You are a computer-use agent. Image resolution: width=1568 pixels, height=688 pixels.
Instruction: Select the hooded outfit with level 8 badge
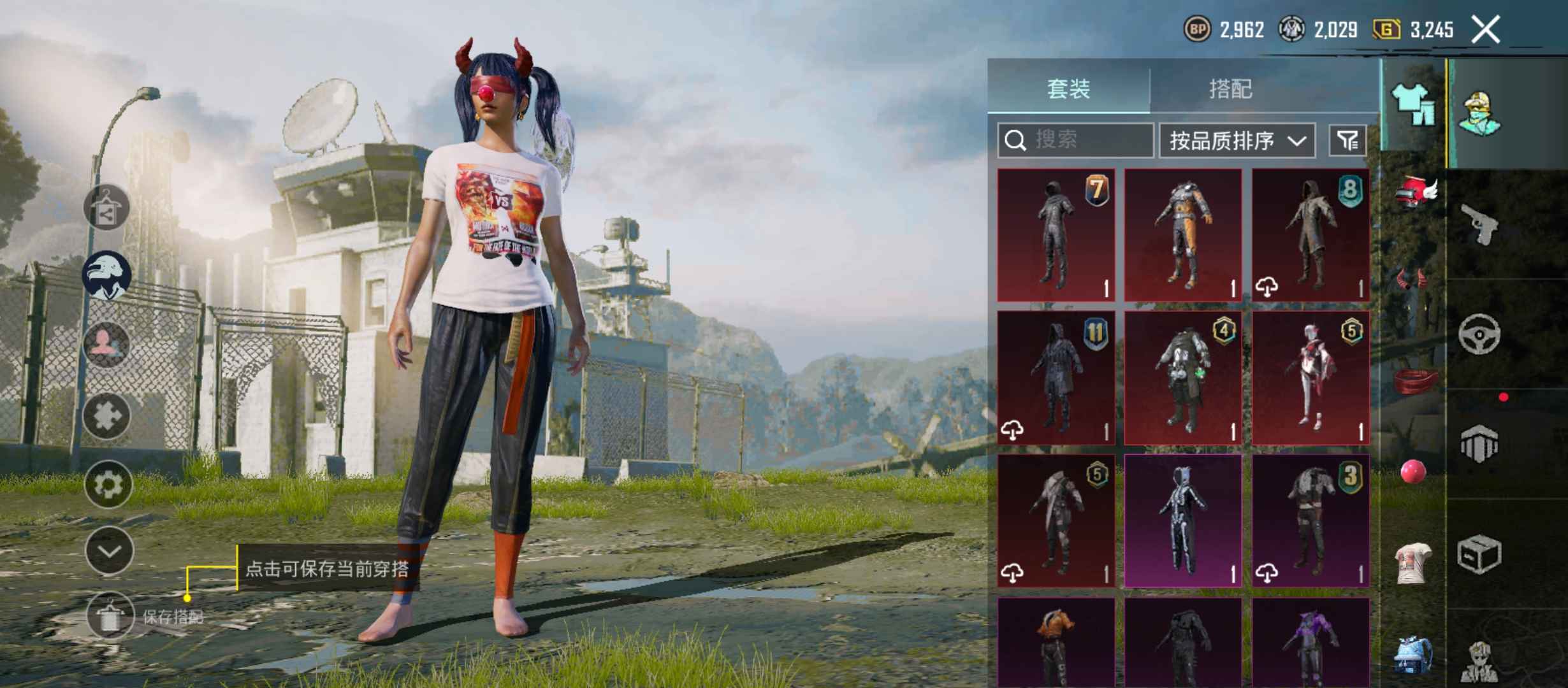tap(1310, 235)
